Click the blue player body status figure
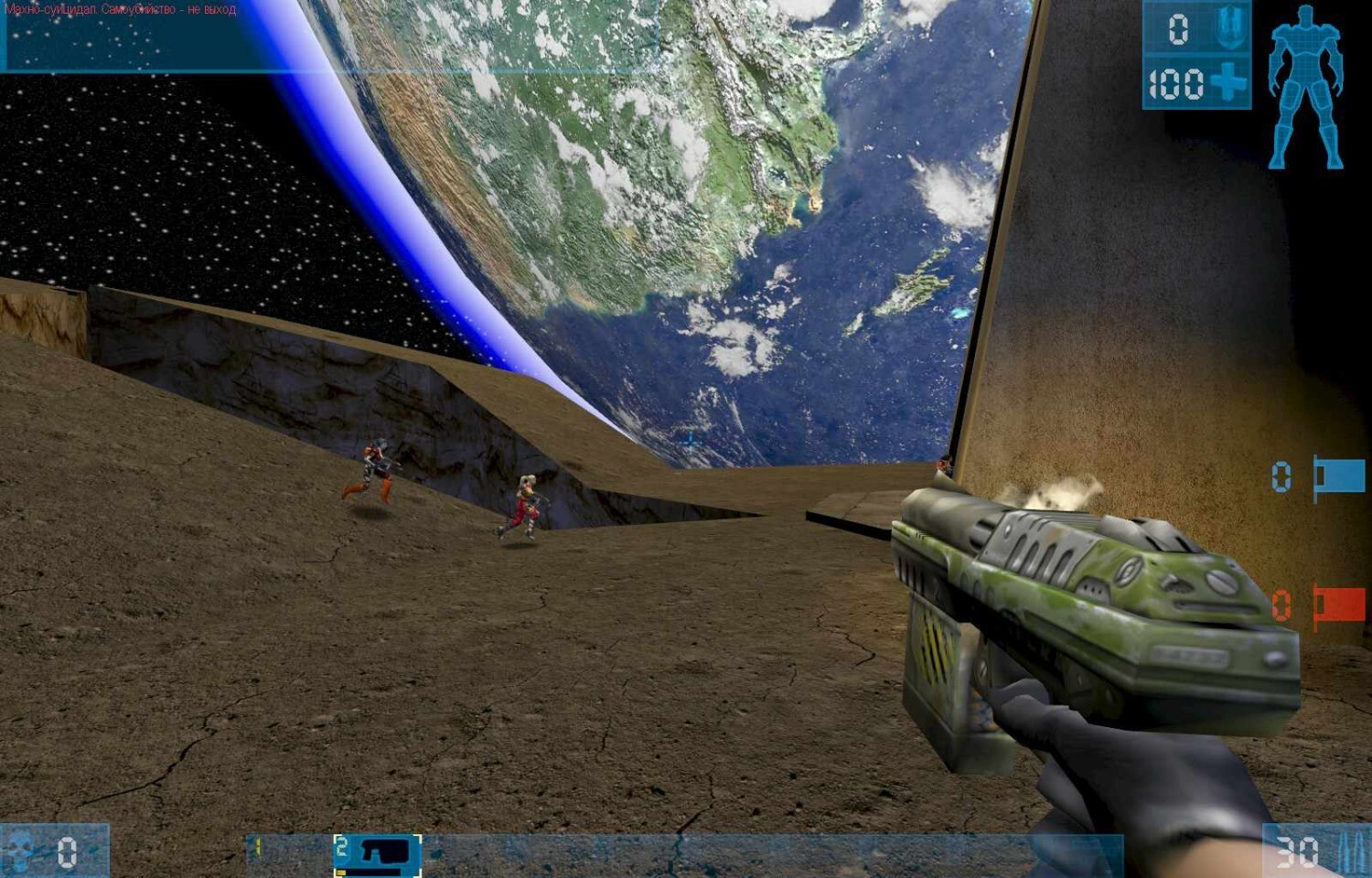 (1305, 88)
